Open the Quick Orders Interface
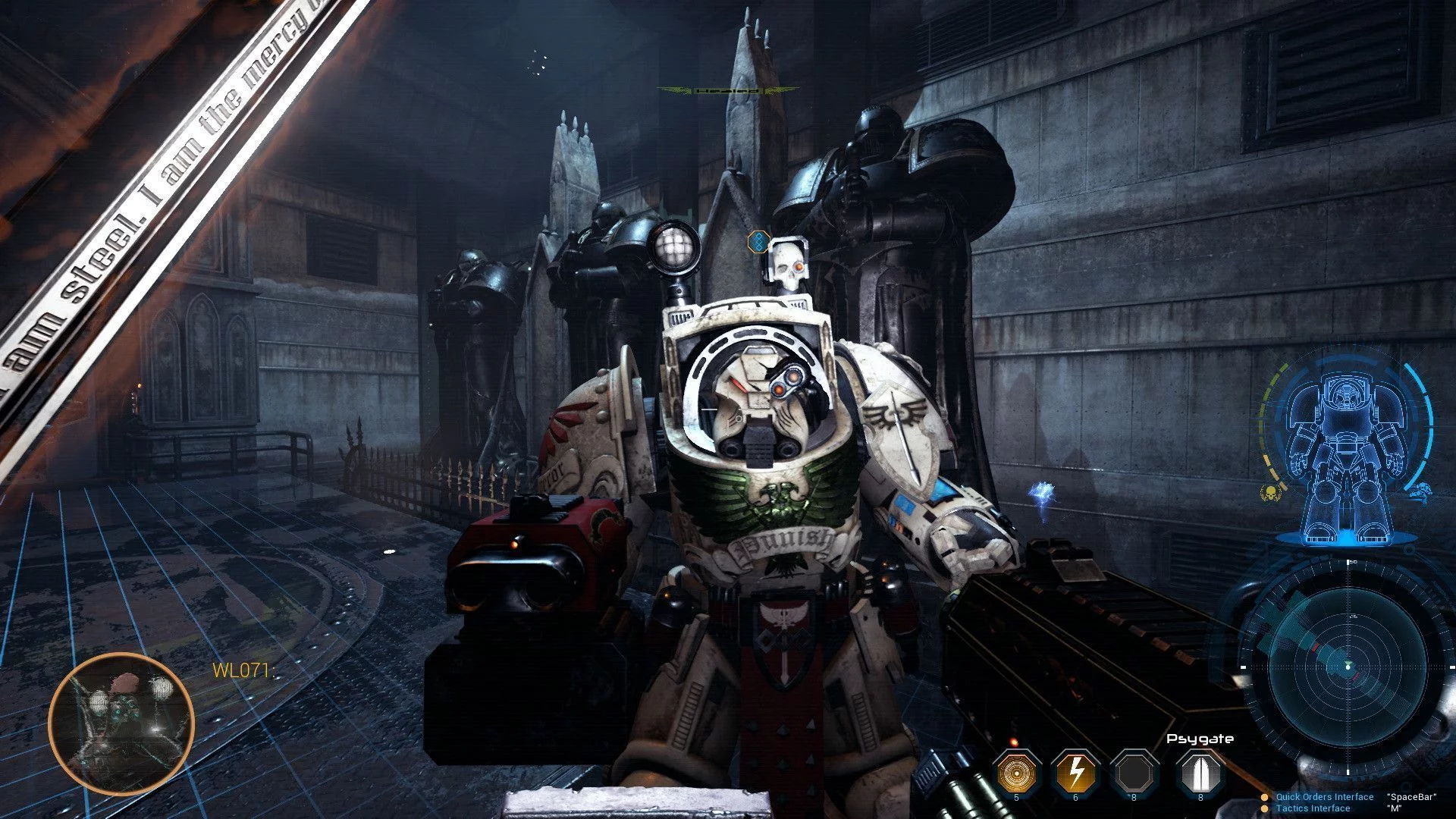Viewport: 1456px width, 819px height. (1324, 797)
